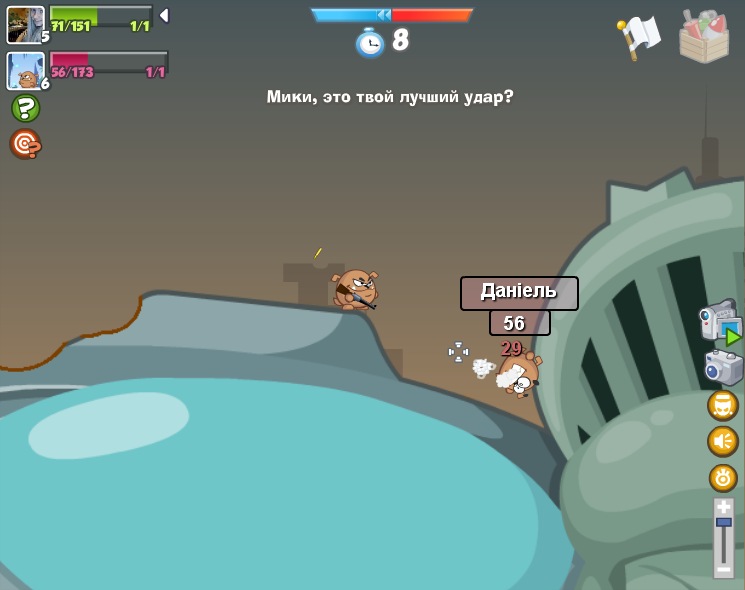Select the green team player avatar
745x590 pixels.
25,24
